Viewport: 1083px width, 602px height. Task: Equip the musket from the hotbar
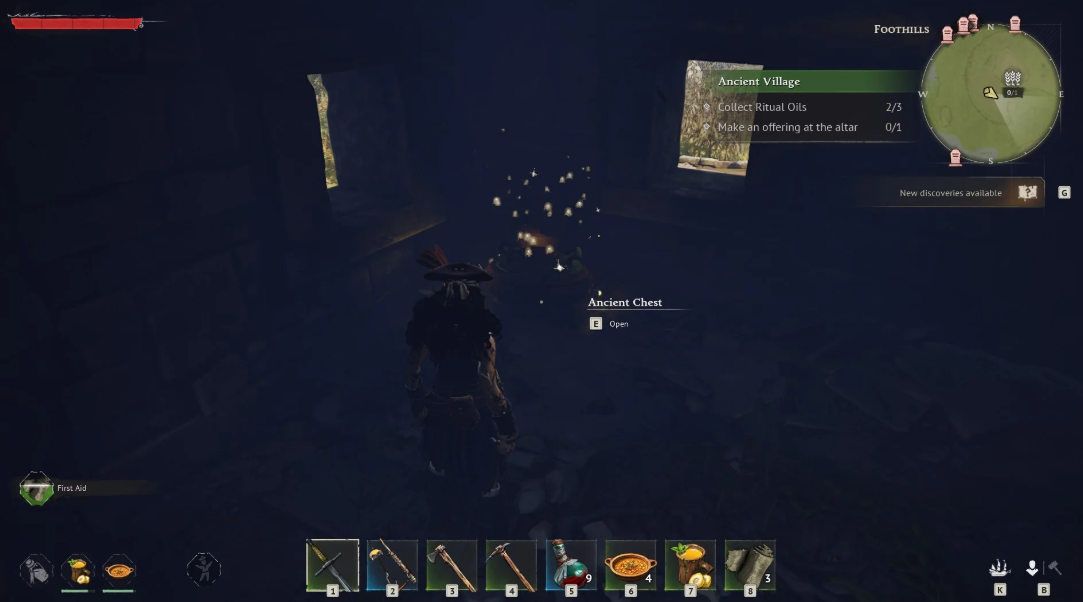click(392, 566)
